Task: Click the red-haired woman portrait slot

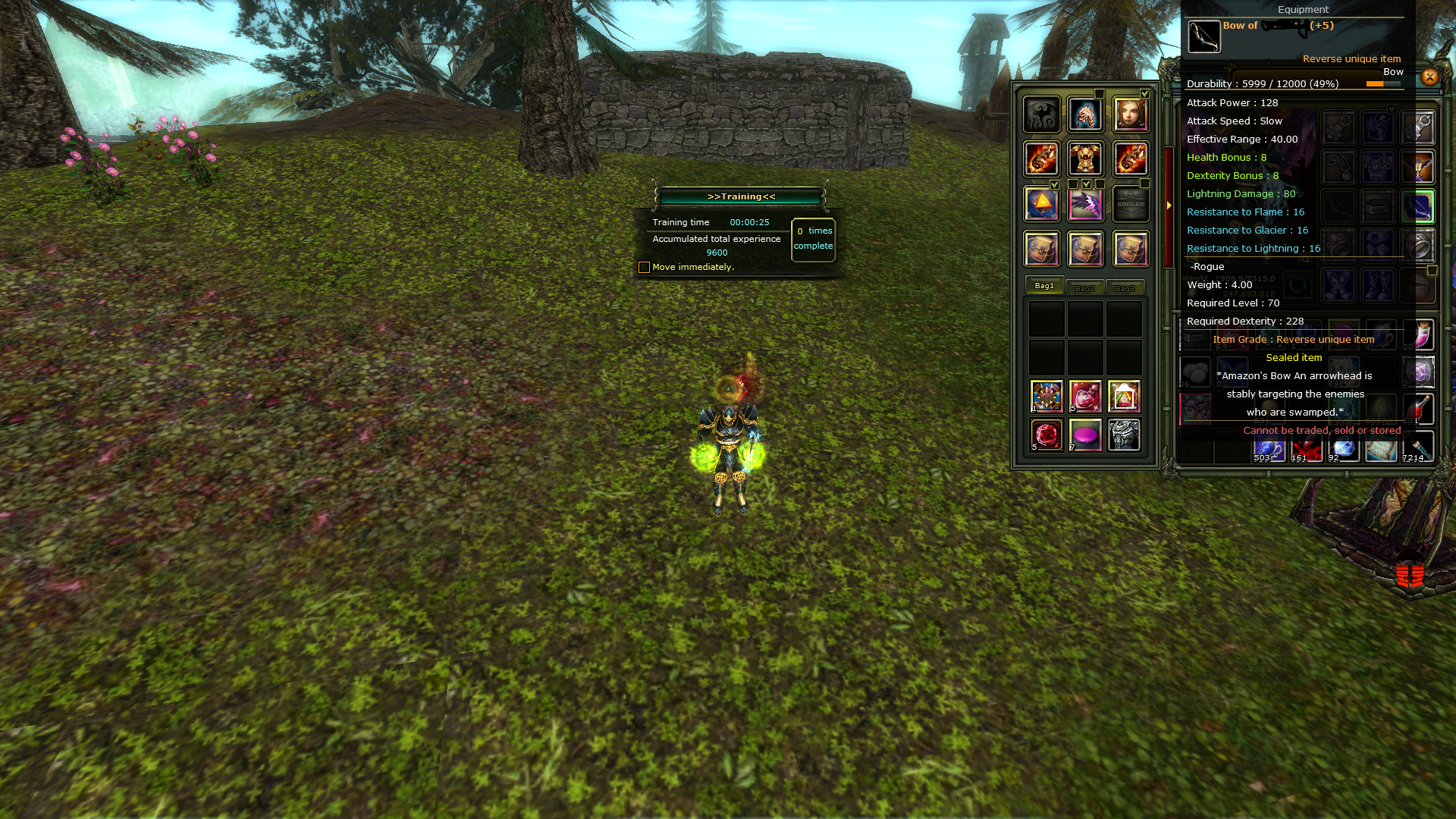Action: coord(1130,115)
